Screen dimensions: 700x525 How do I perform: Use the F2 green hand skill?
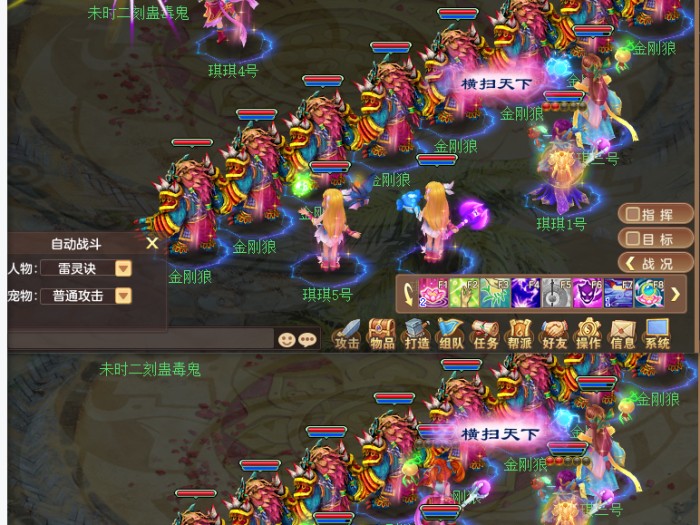[x=465, y=294]
